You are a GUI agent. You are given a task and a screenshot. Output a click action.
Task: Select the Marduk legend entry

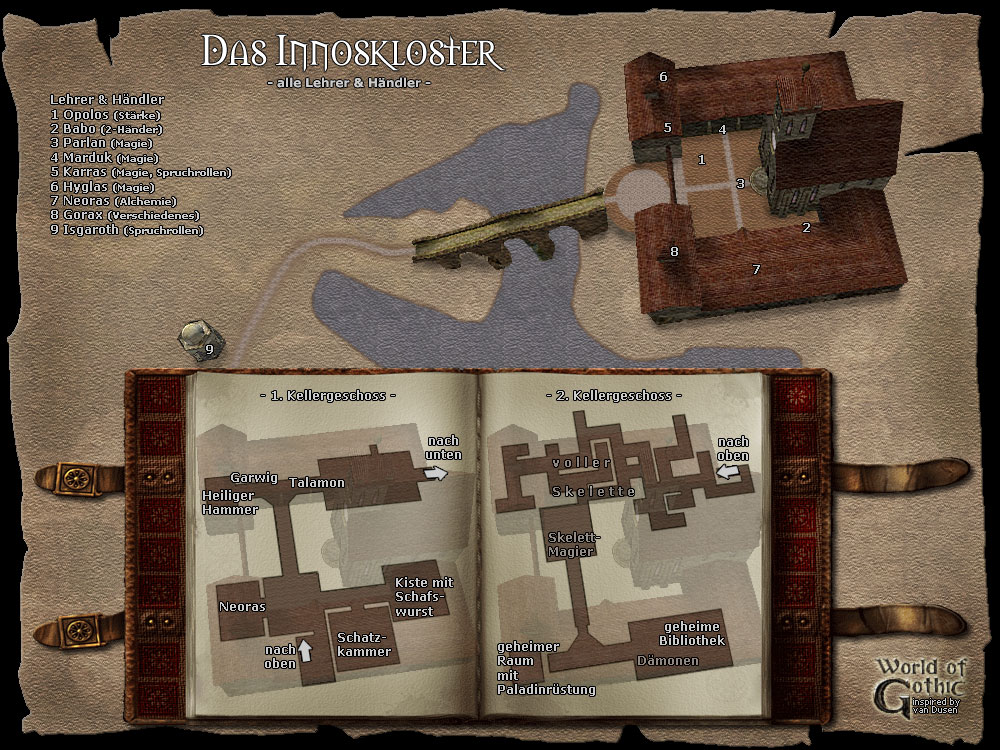(109, 158)
